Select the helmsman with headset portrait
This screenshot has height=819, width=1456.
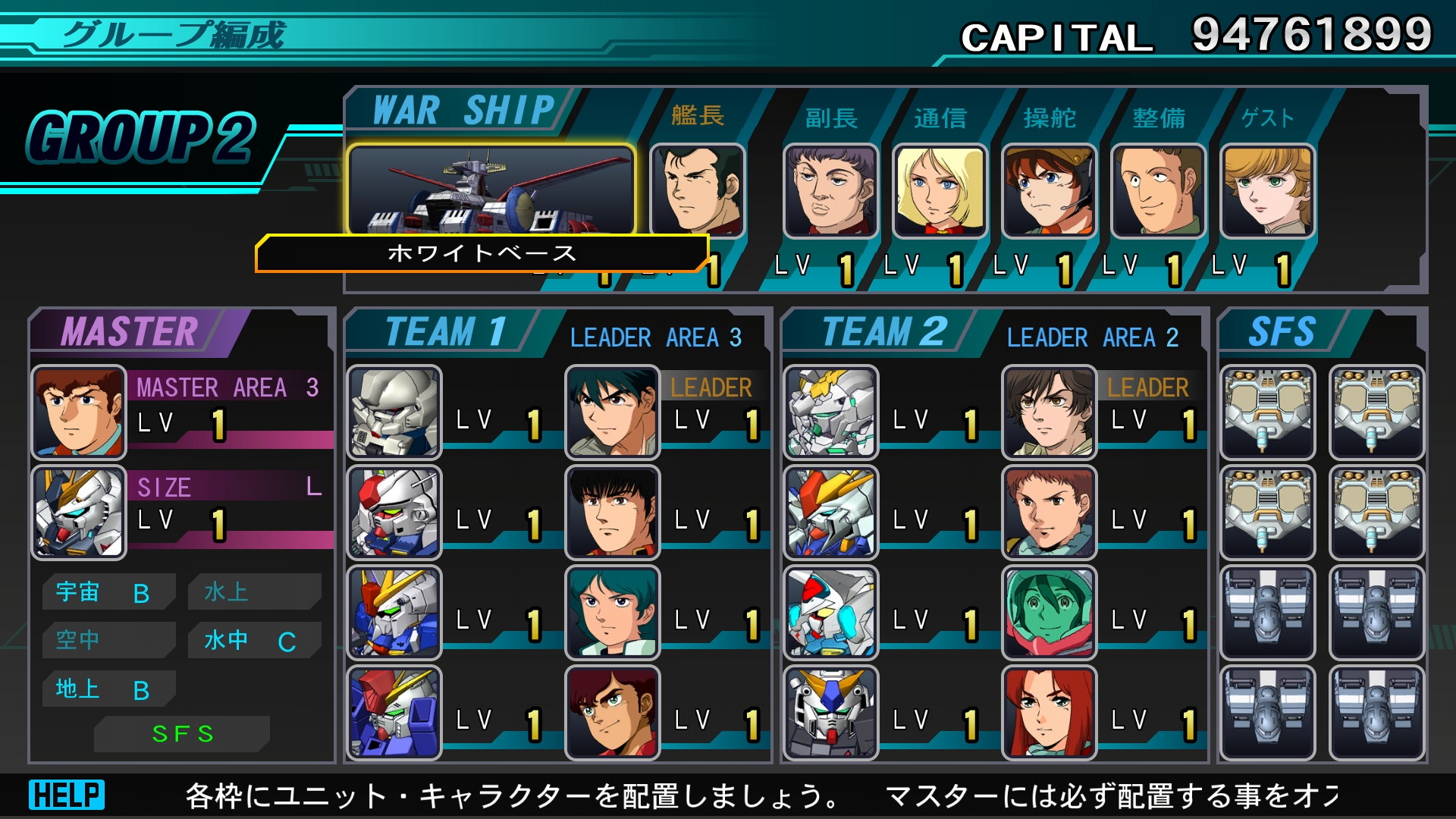tap(1049, 191)
